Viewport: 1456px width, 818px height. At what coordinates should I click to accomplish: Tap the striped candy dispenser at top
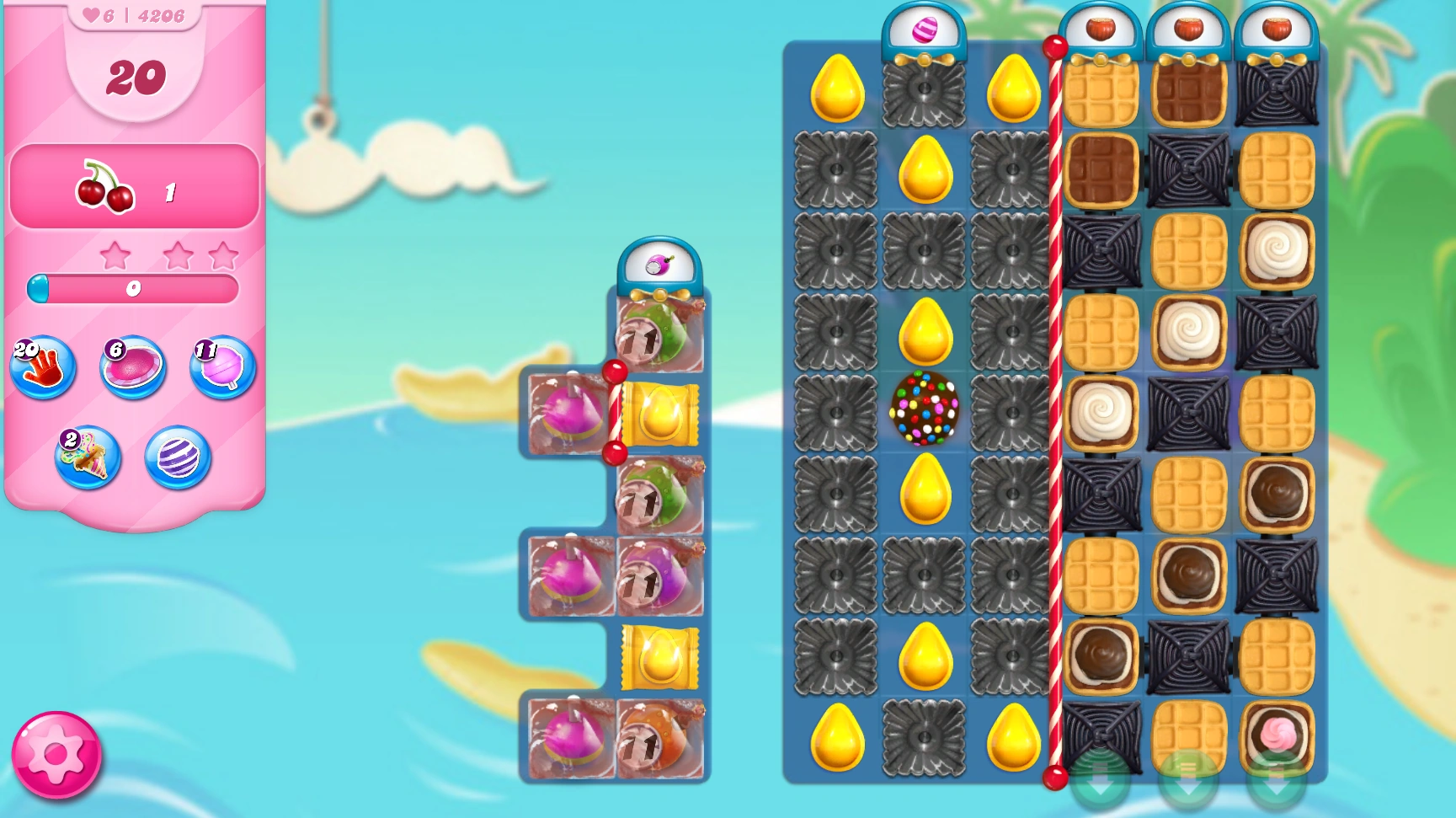pyautogui.click(x=924, y=30)
